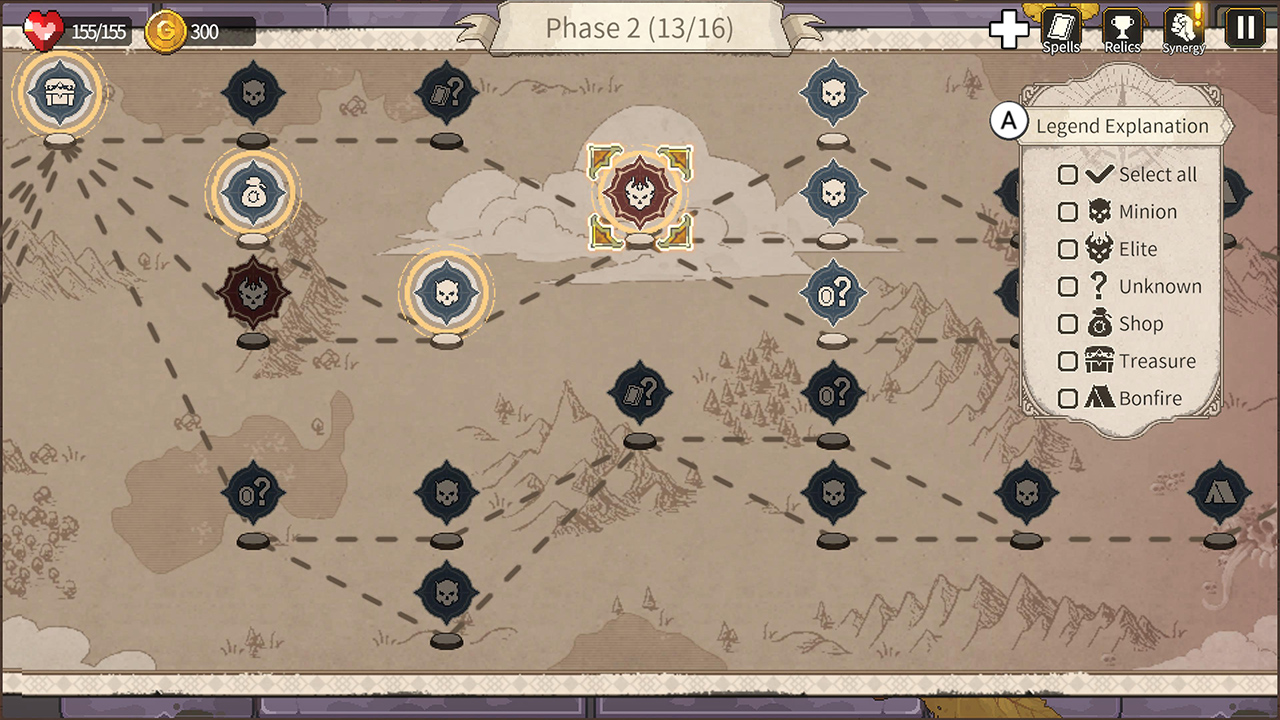Open the Spells panel
Screen dimensions: 1280x720
[x=1060, y=27]
